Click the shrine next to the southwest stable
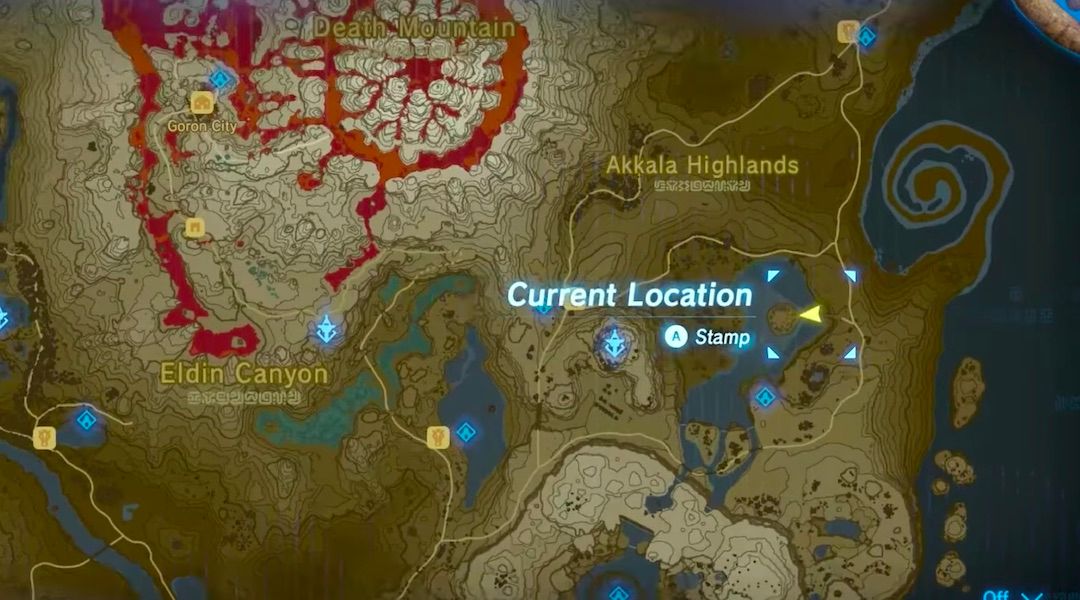 (86, 421)
